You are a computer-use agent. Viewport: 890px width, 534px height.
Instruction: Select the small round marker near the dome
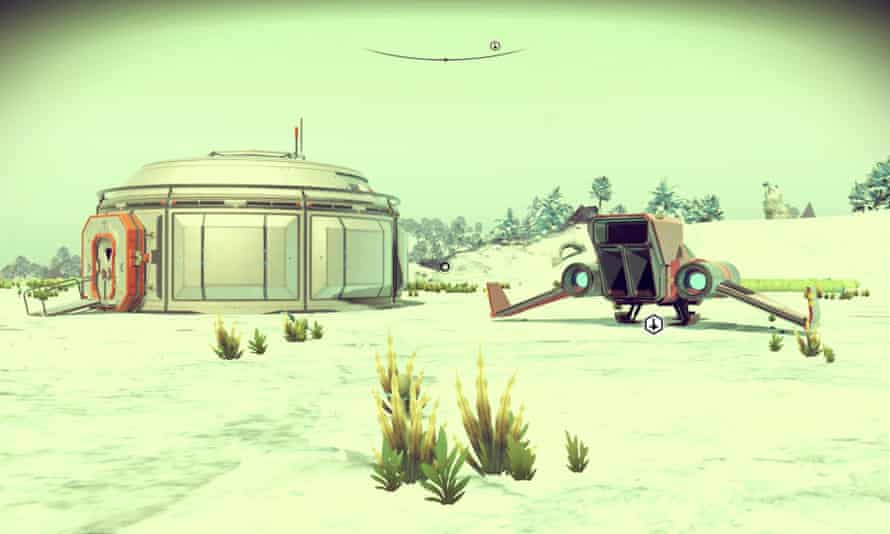[445, 266]
